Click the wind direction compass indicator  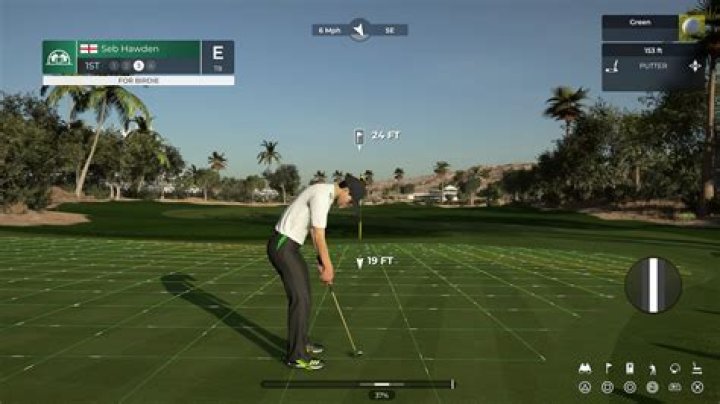tap(360, 30)
